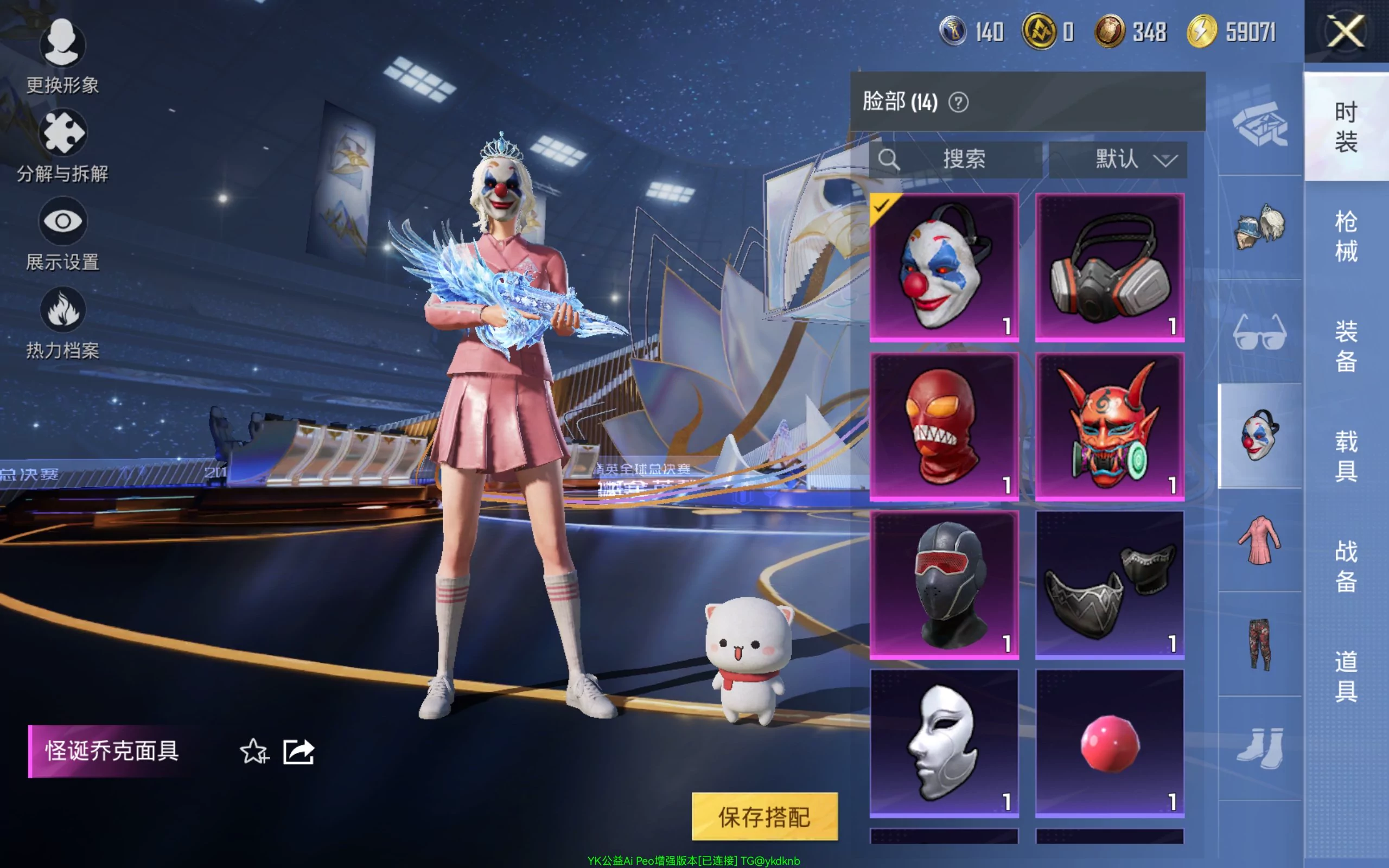Select the white half-face mask
Viewport: 1389px width, 868px height.
(944, 743)
